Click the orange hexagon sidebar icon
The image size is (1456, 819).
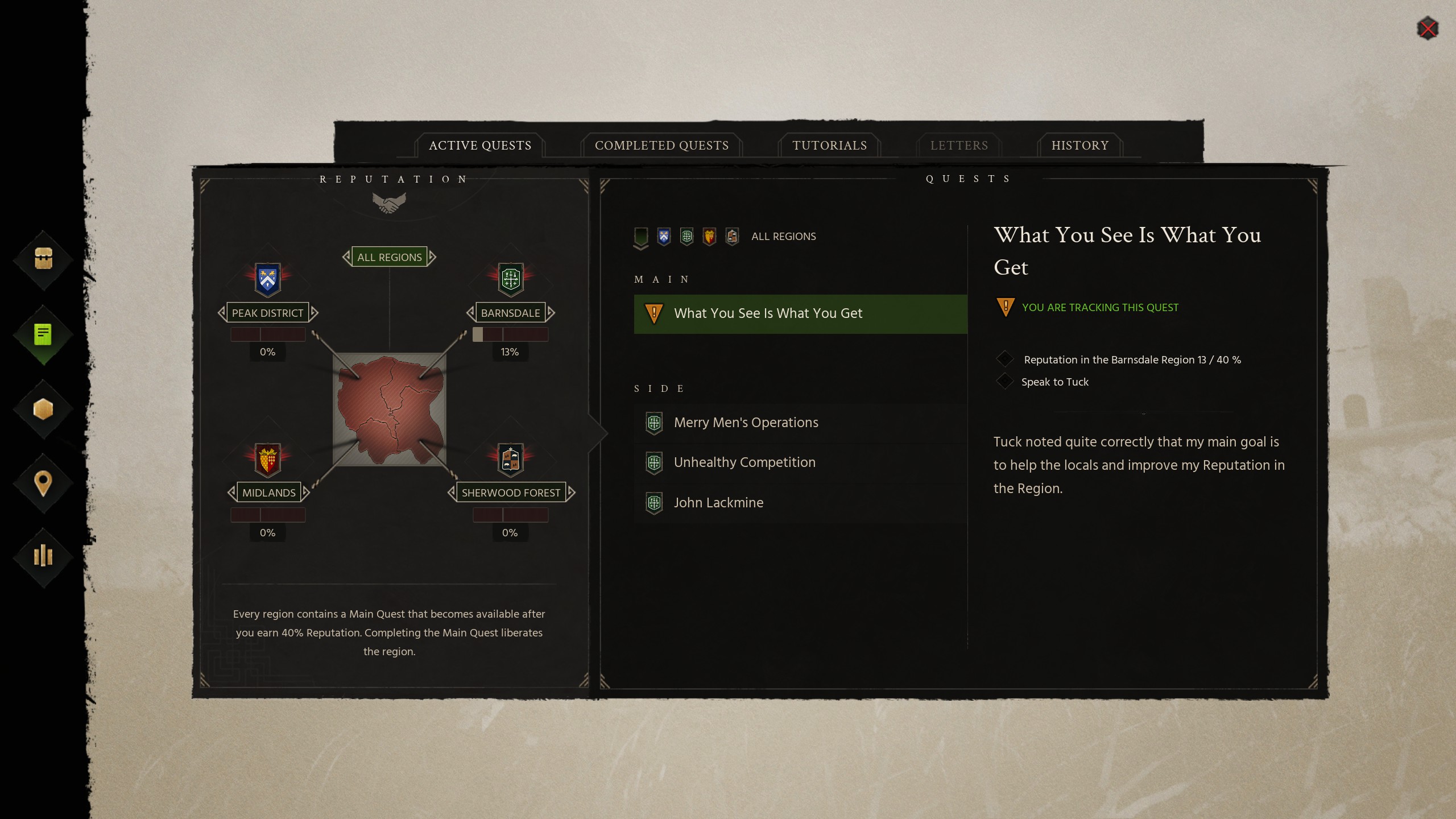43,409
